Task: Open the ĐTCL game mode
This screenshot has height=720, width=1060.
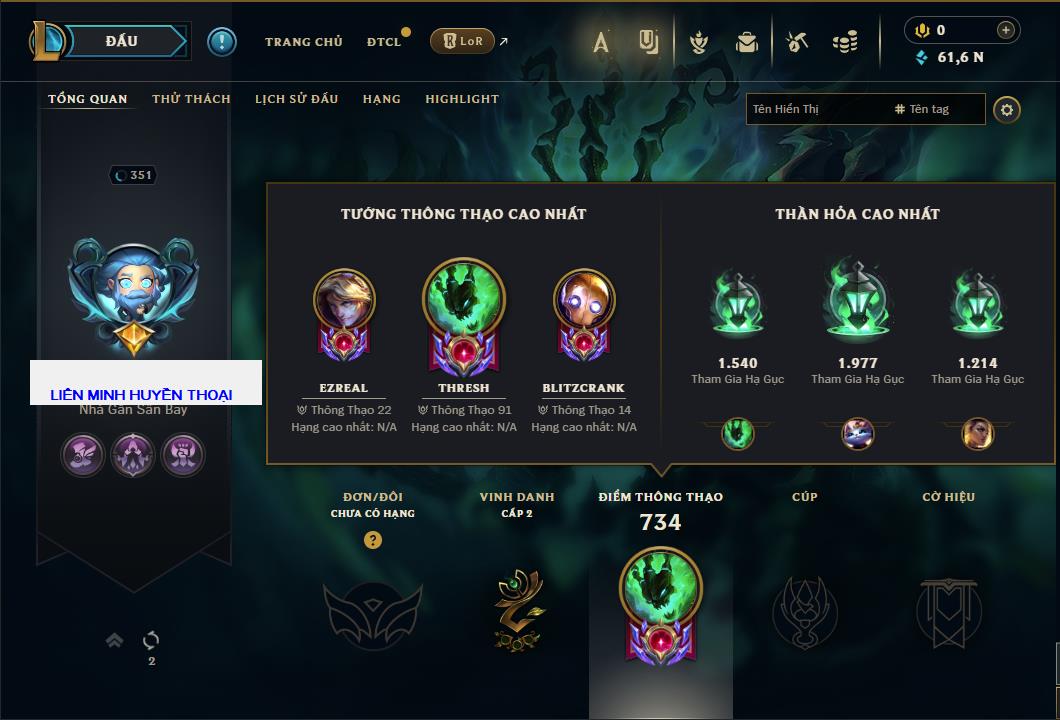Action: (x=384, y=42)
